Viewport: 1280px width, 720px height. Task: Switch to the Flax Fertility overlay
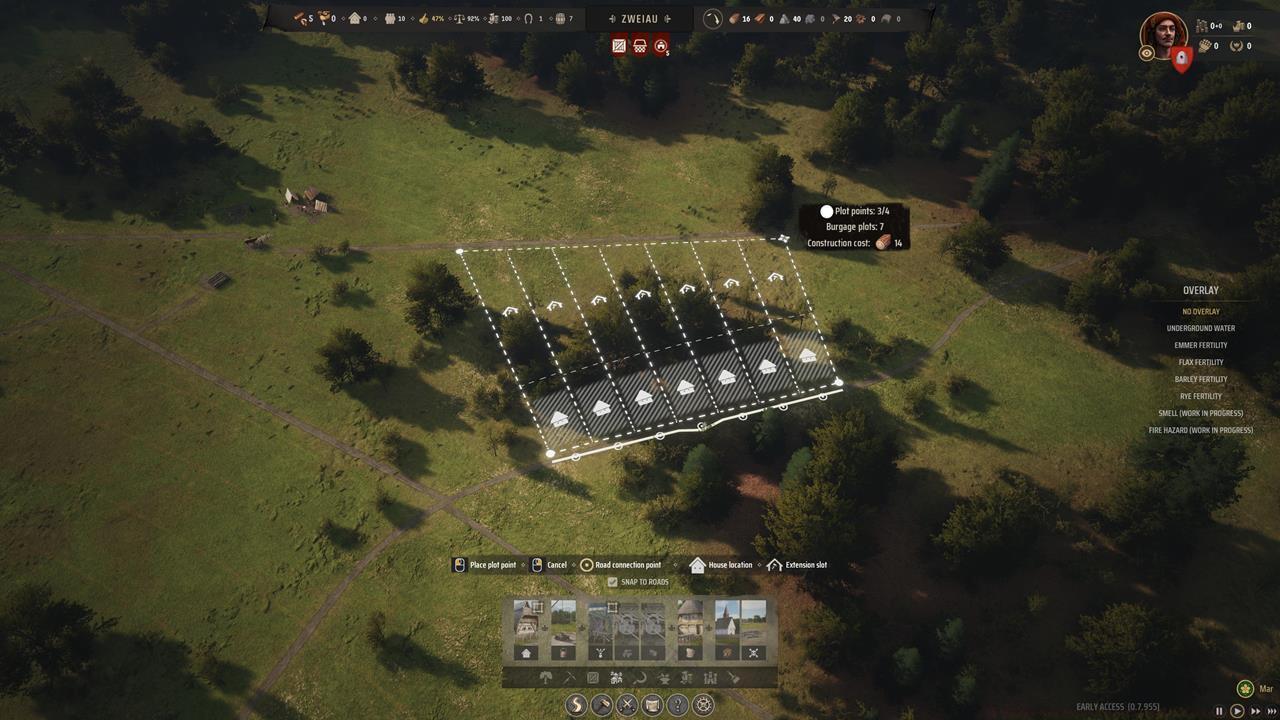pyautogui.click(x=1200, y=362)
